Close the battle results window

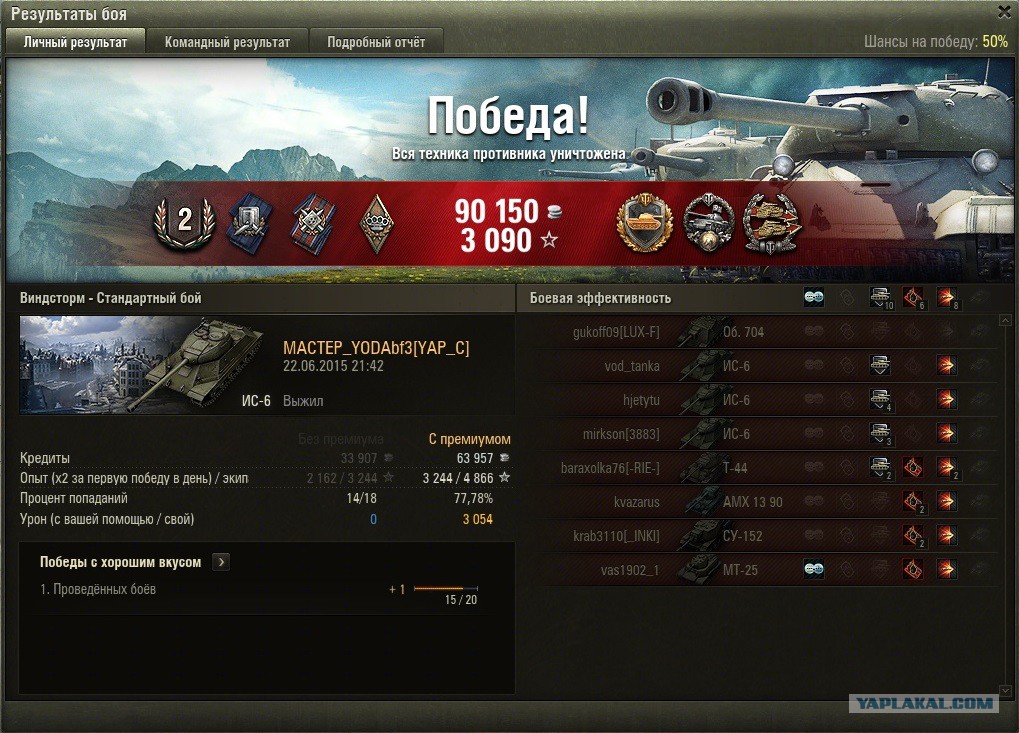1004,12
